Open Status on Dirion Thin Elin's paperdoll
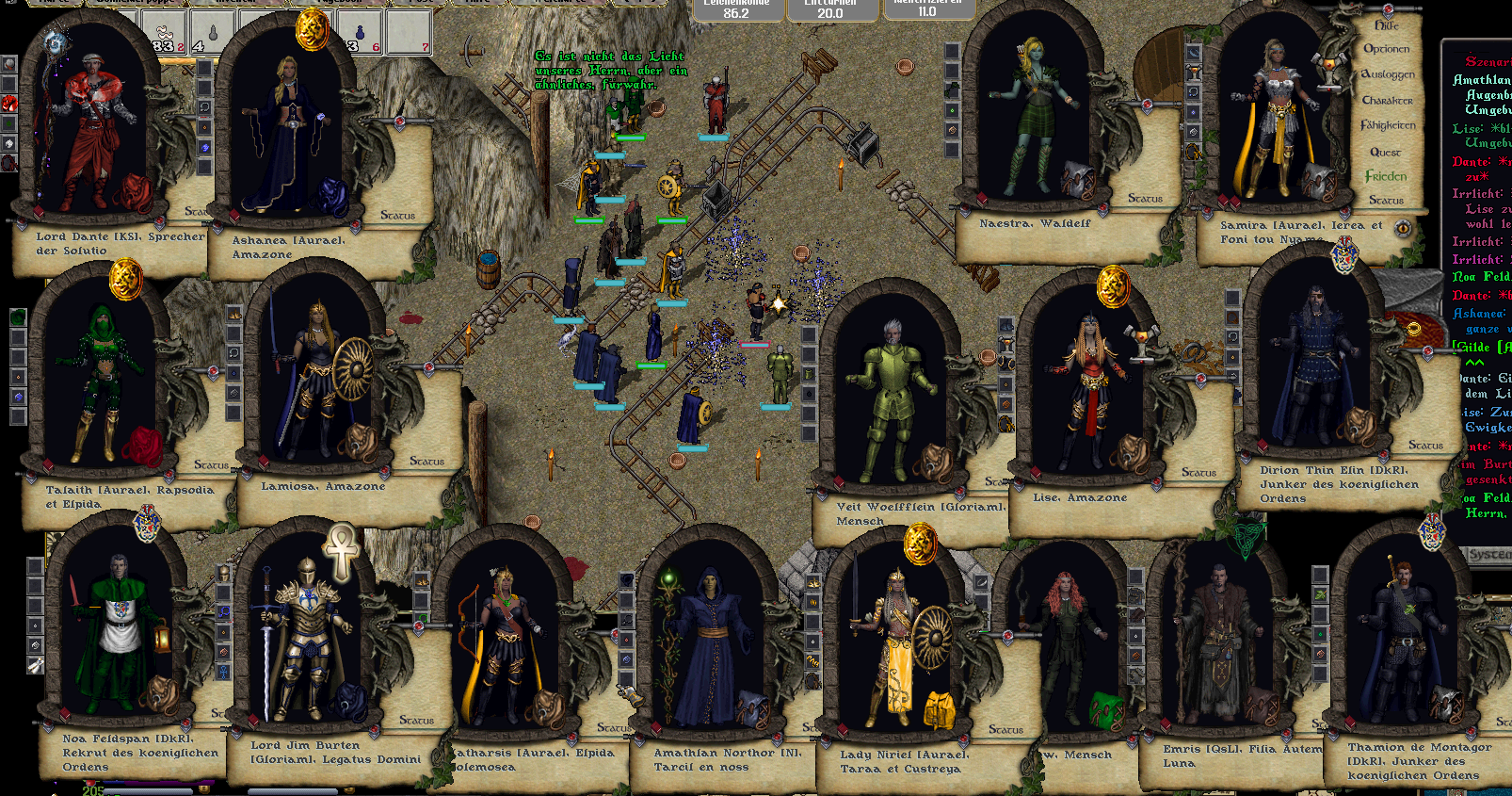Viewport: 1512px width, 796px height. coord(1425,445)
